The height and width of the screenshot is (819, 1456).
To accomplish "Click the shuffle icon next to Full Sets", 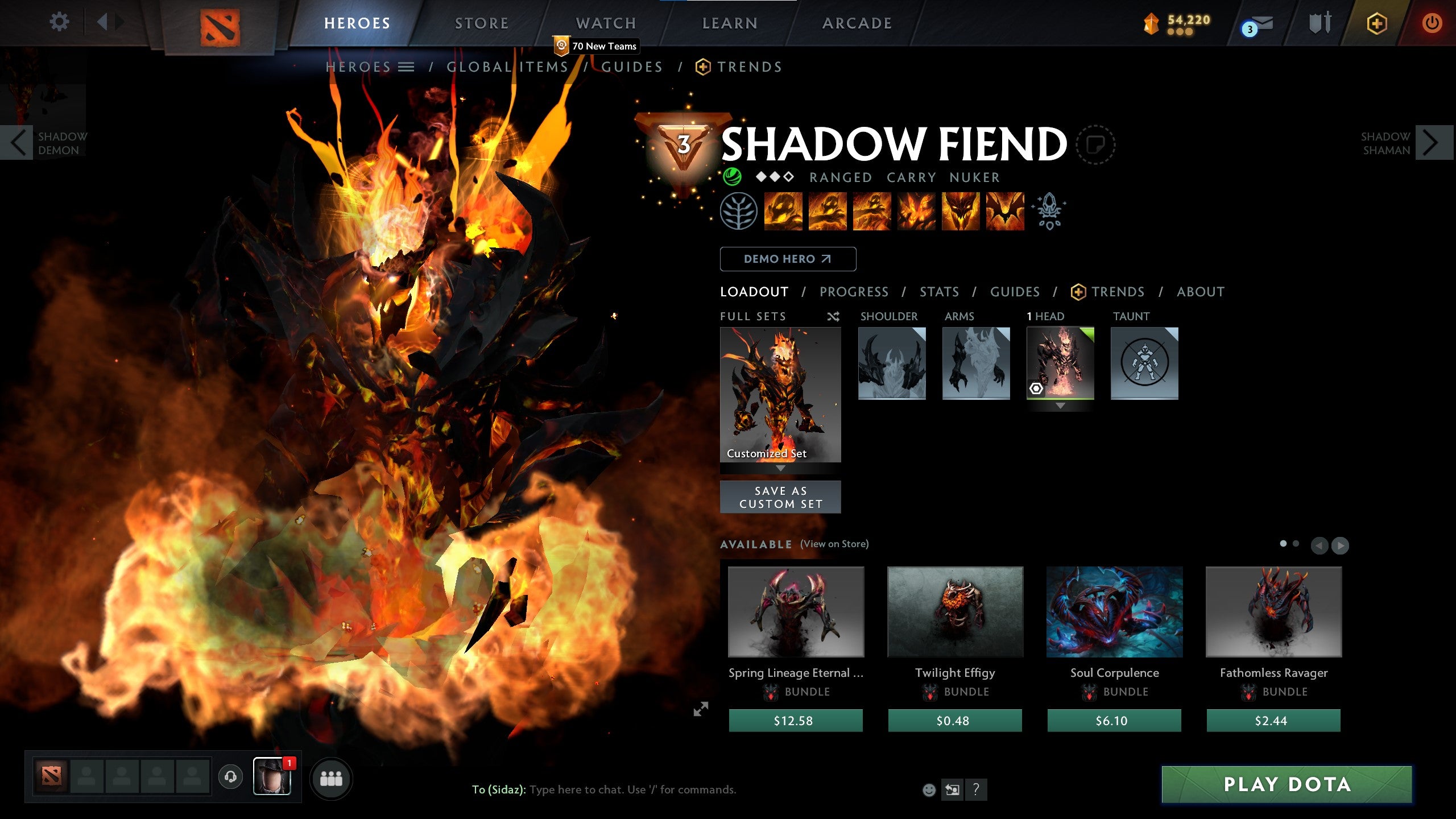I will [x=834, y=317].
